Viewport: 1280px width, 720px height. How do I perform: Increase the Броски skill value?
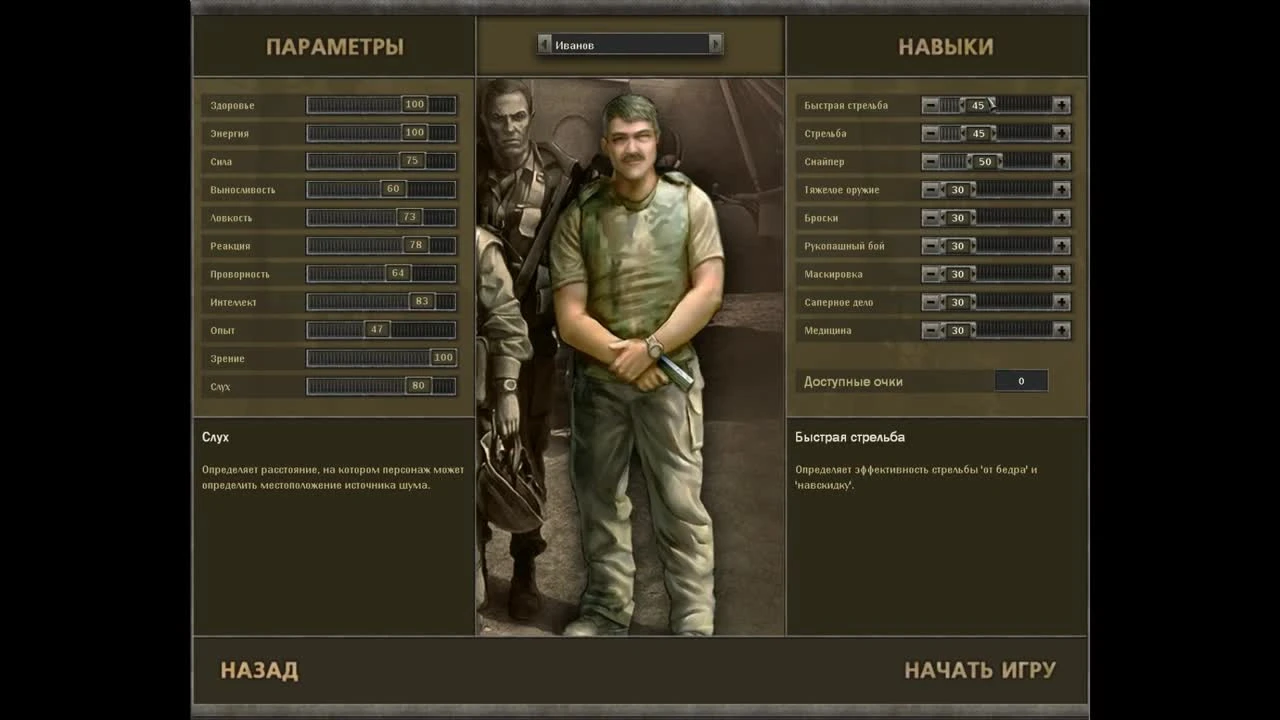pos(1060,217)
